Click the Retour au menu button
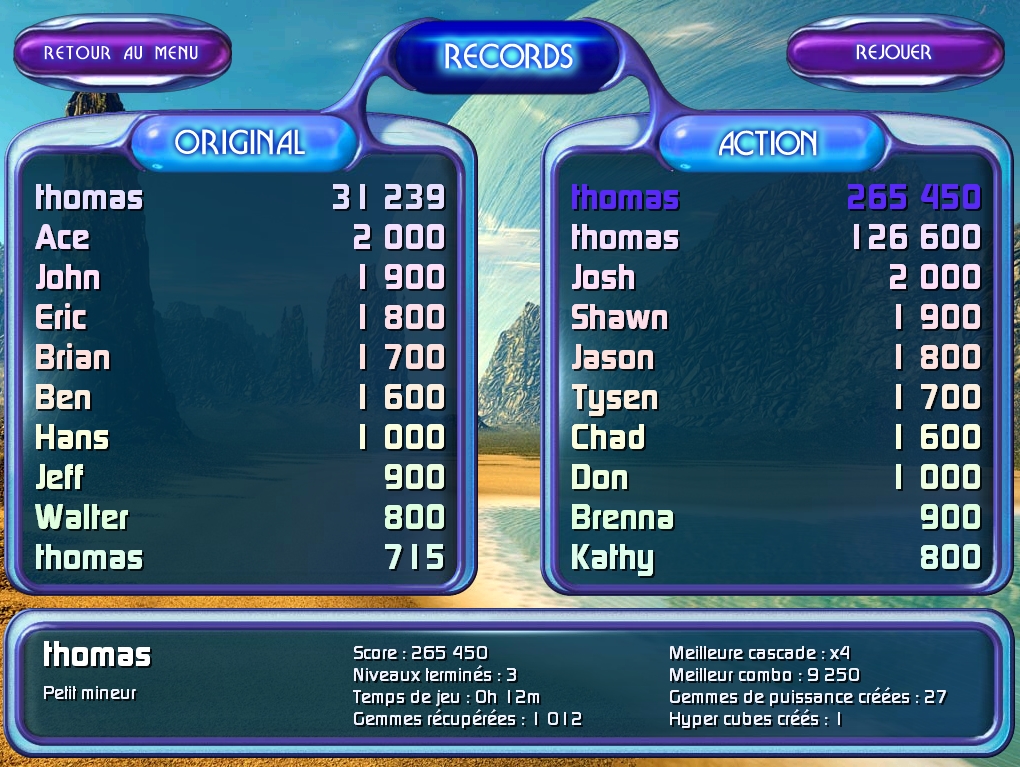Image resolution: width=1020 pixels, height=767 pixels. pos(121,53)
